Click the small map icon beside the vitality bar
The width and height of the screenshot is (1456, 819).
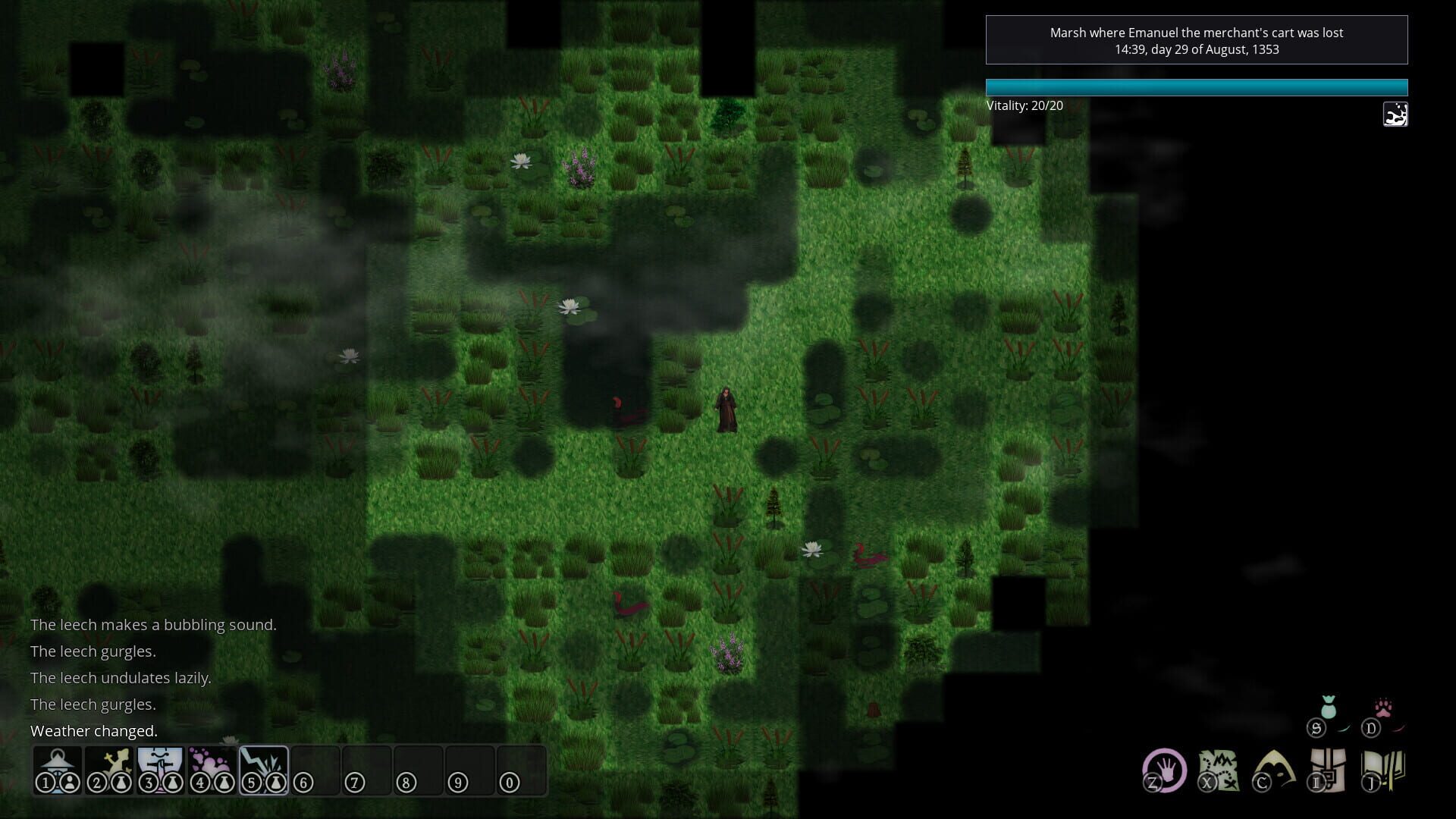(1395, 115)
